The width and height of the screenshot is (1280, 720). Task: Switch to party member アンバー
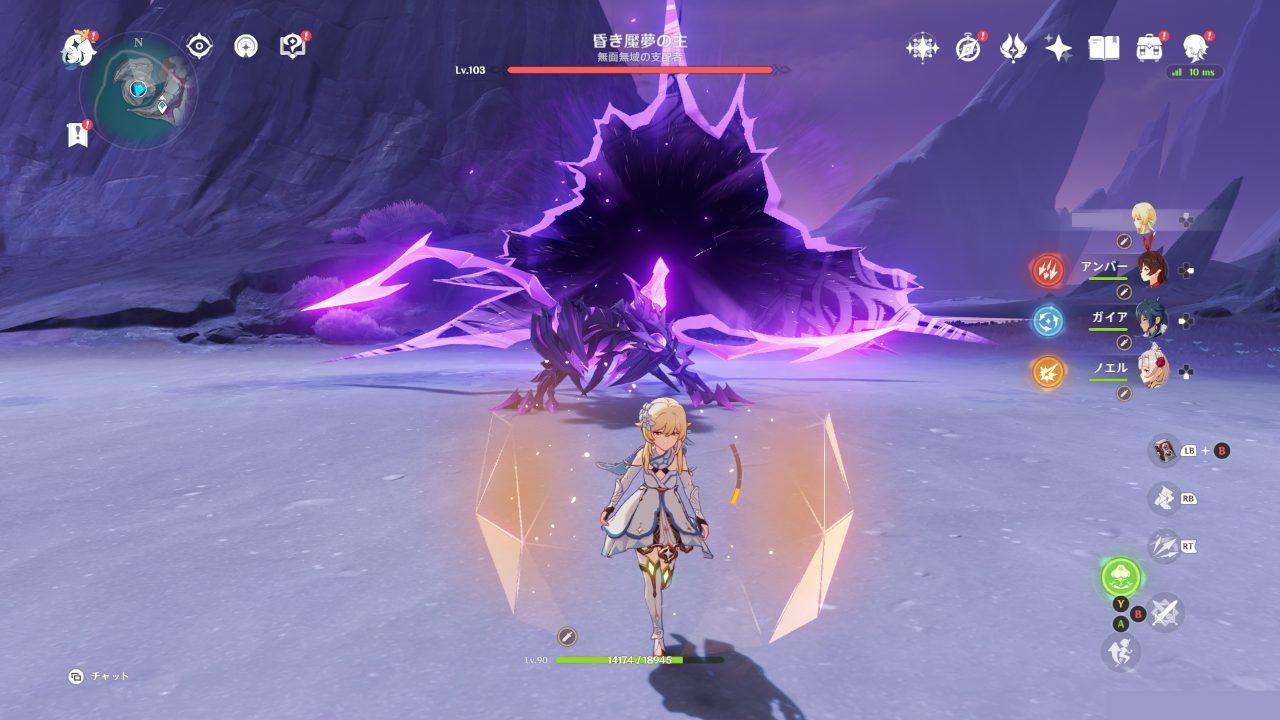[x=1151, y=269]
